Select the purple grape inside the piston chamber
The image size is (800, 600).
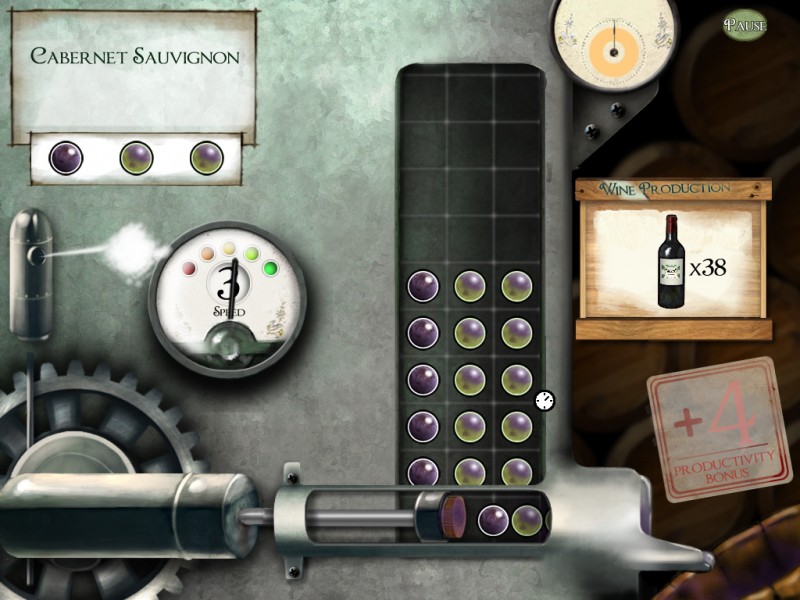493,520
